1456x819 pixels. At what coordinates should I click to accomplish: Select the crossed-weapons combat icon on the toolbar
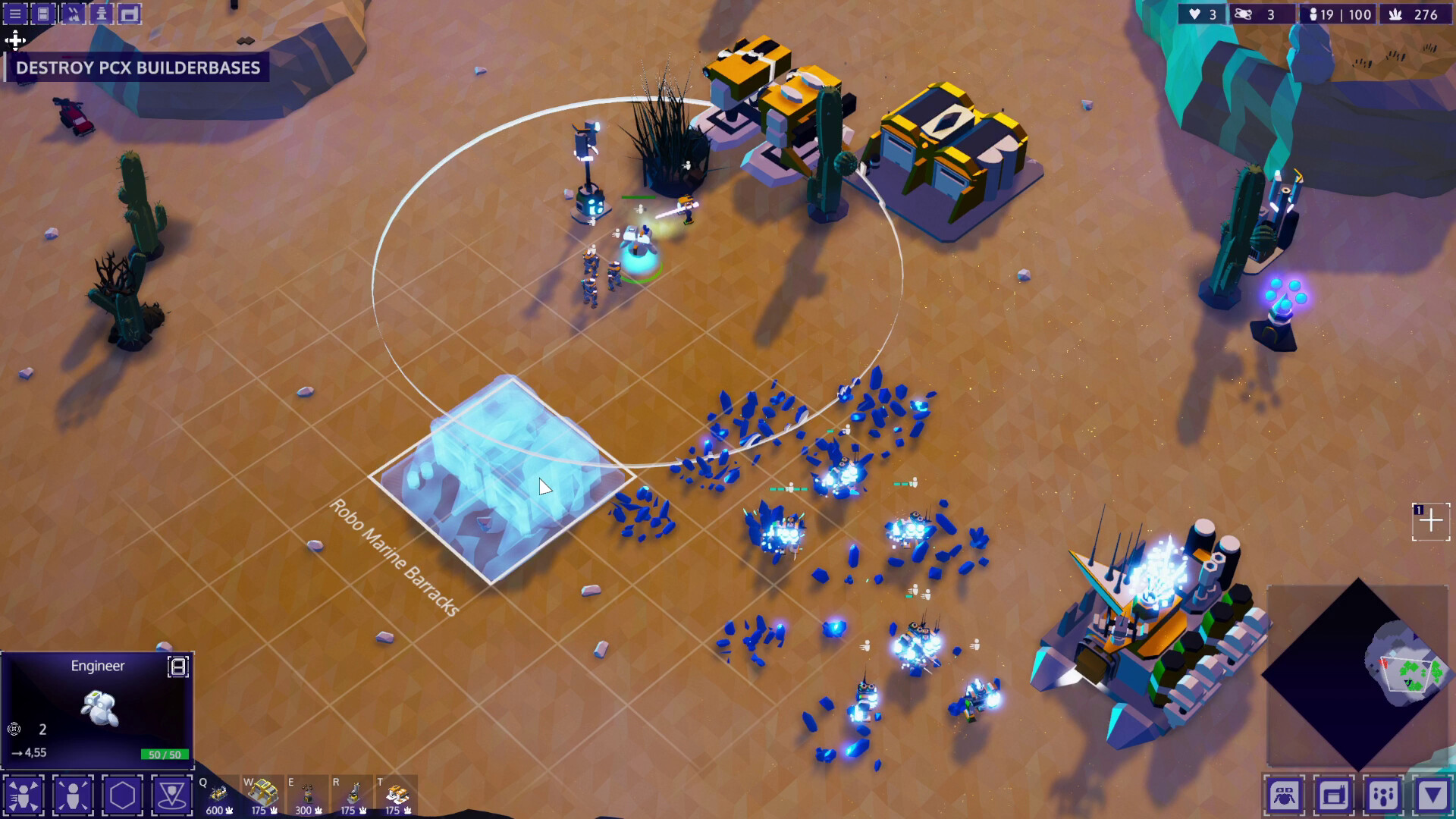[x=74, y=13]
